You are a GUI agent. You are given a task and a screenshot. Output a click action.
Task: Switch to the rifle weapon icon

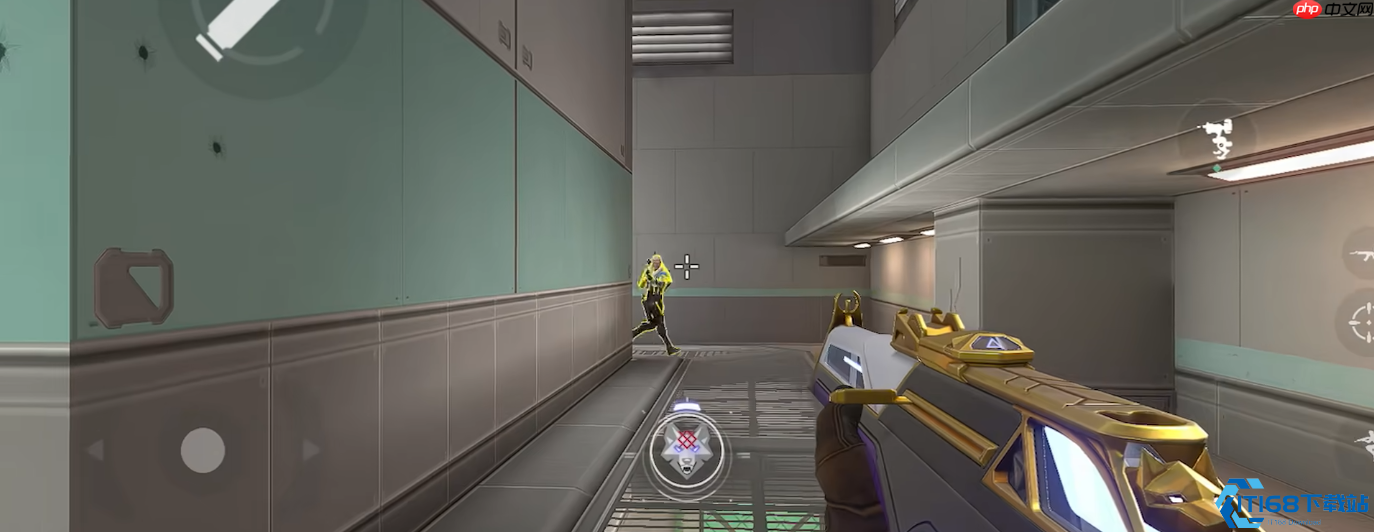pyautogui.click(x=1360, y=254)
